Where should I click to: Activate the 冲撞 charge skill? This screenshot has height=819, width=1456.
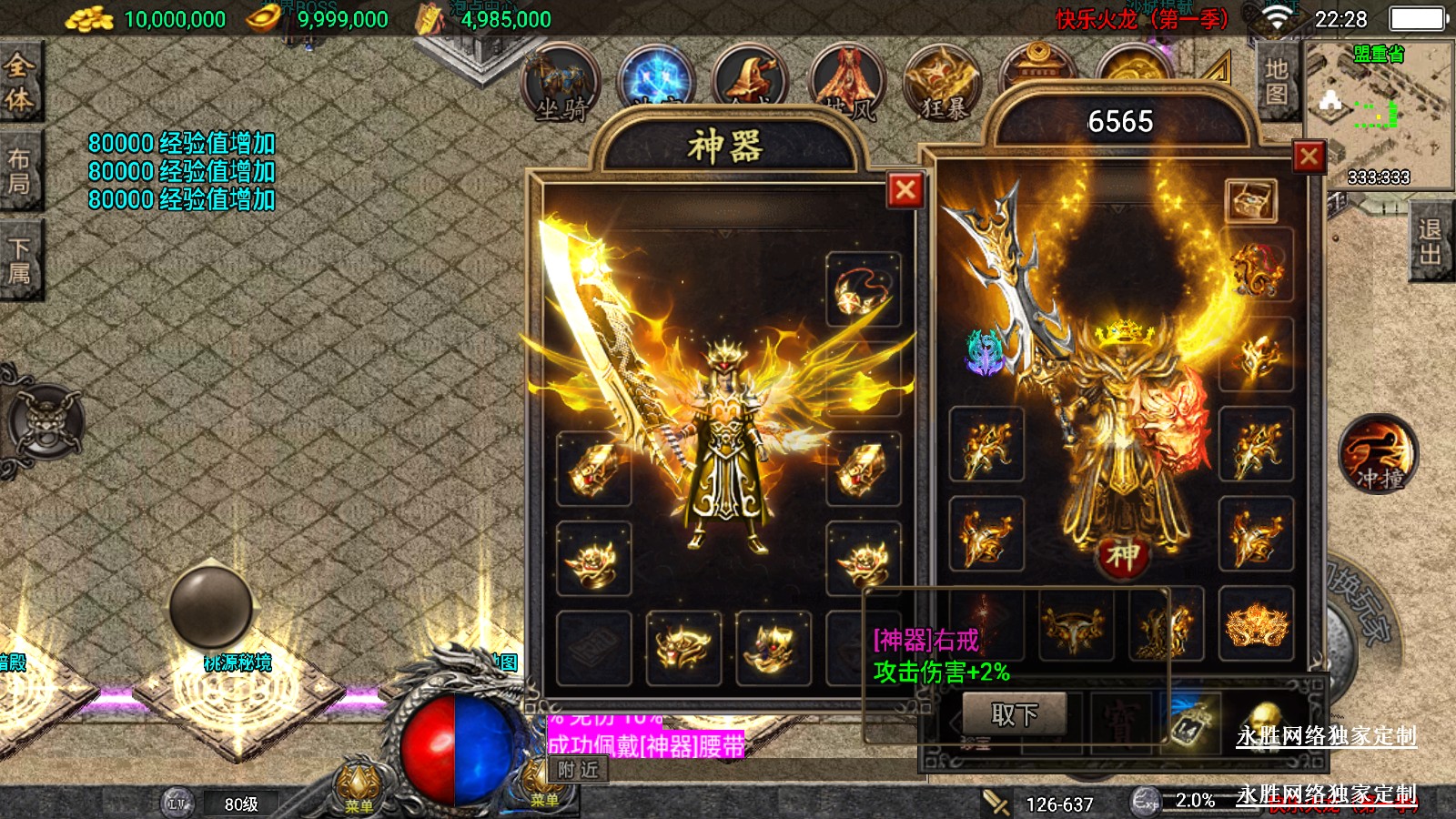(1377, 455)
